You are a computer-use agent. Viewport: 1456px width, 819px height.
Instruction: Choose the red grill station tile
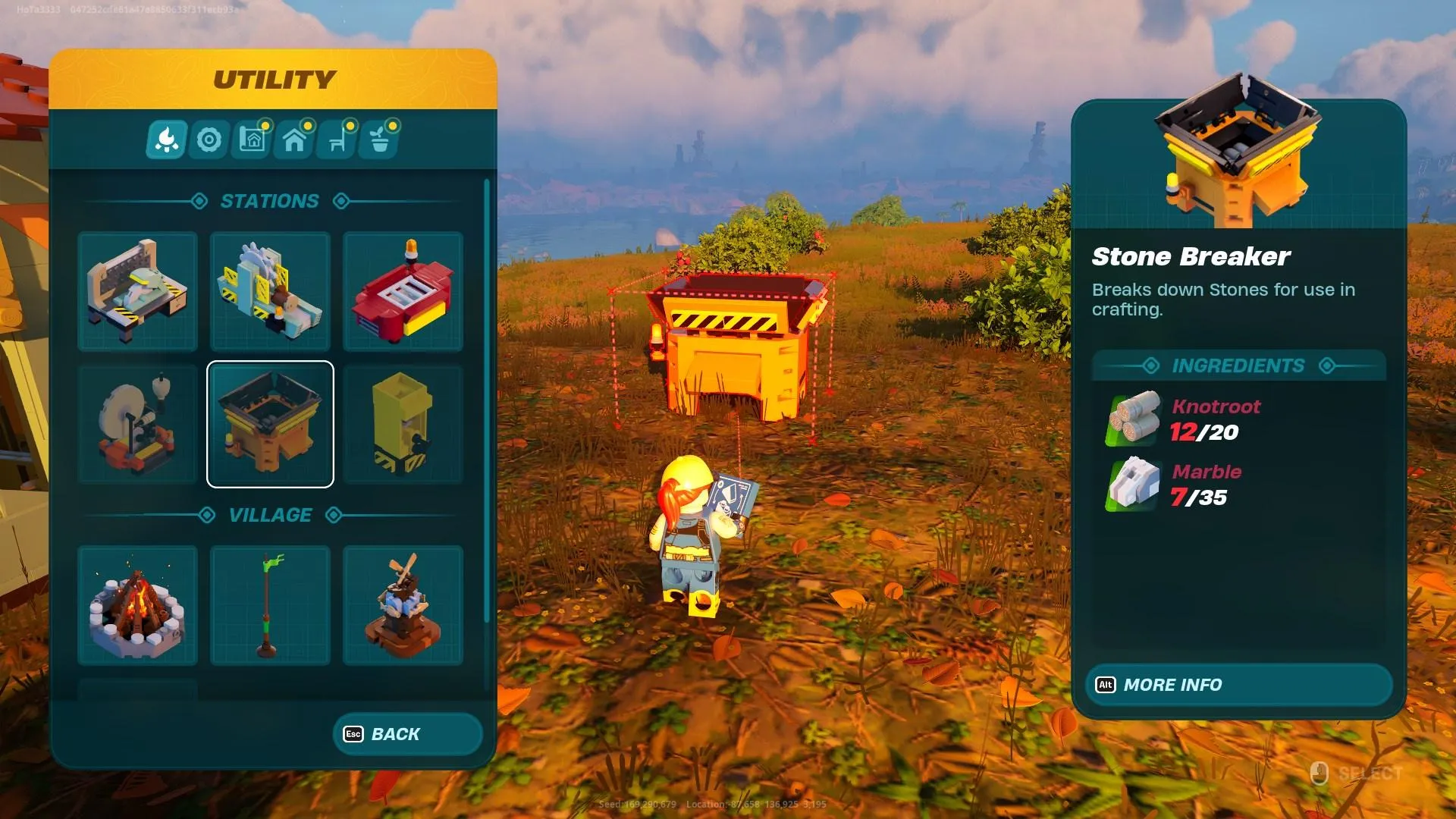pos(403,292)
